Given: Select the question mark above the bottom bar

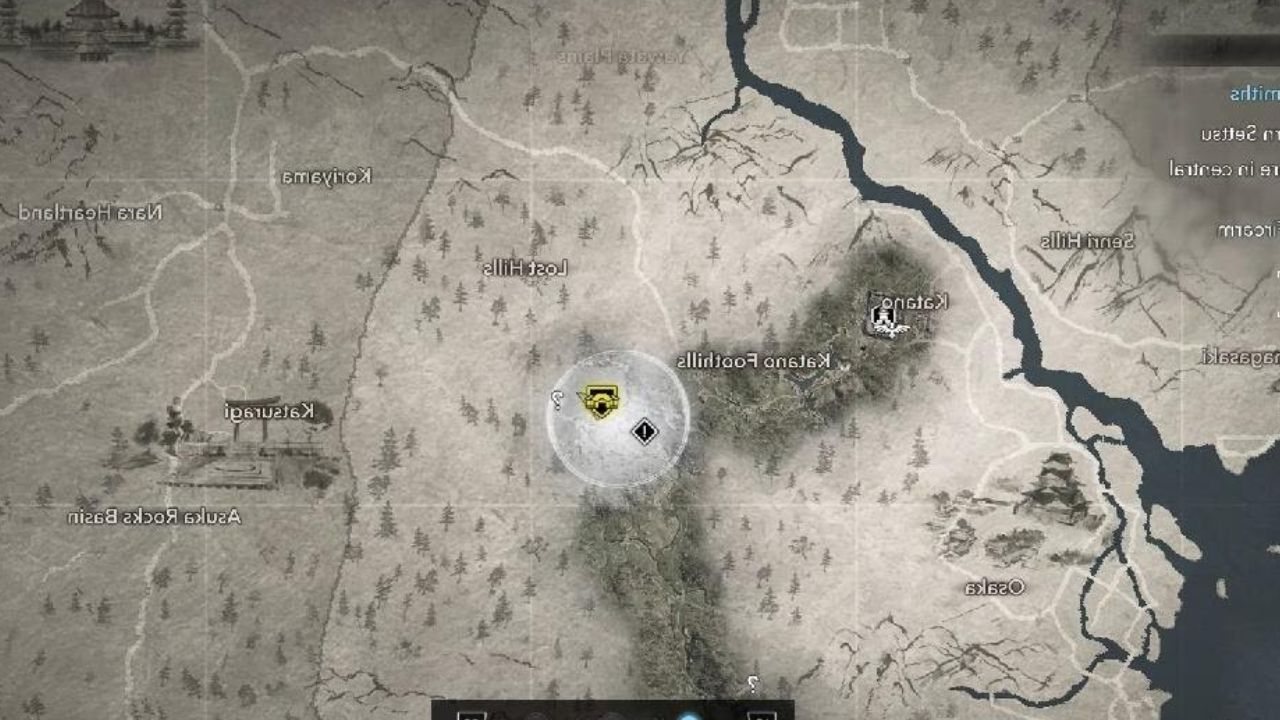Looking at the screenshot, I should click(752, 684).
